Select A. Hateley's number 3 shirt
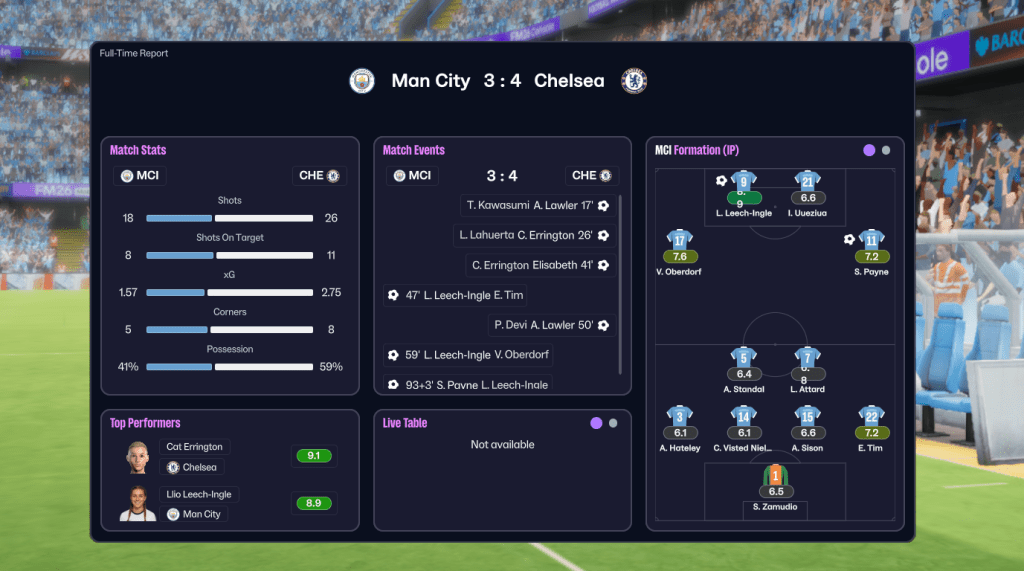 pos(680,416)
